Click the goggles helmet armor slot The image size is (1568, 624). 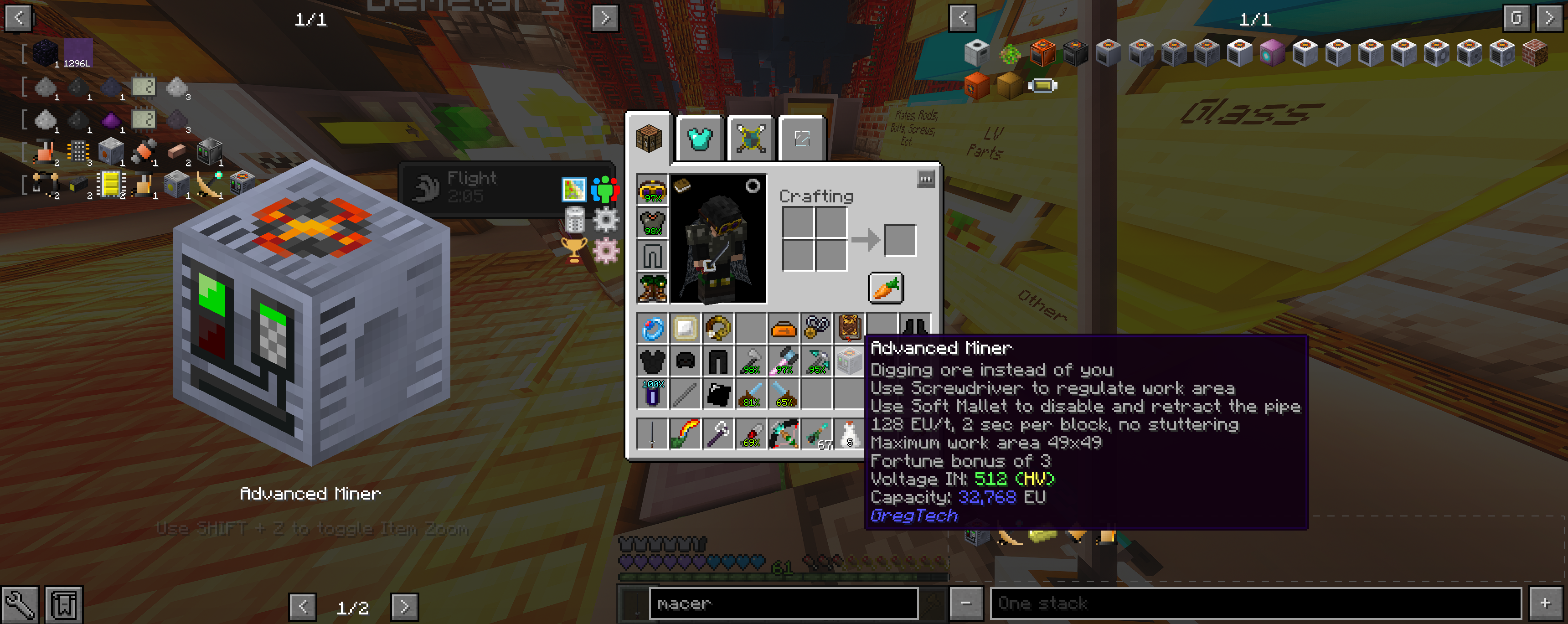[653, 190]
